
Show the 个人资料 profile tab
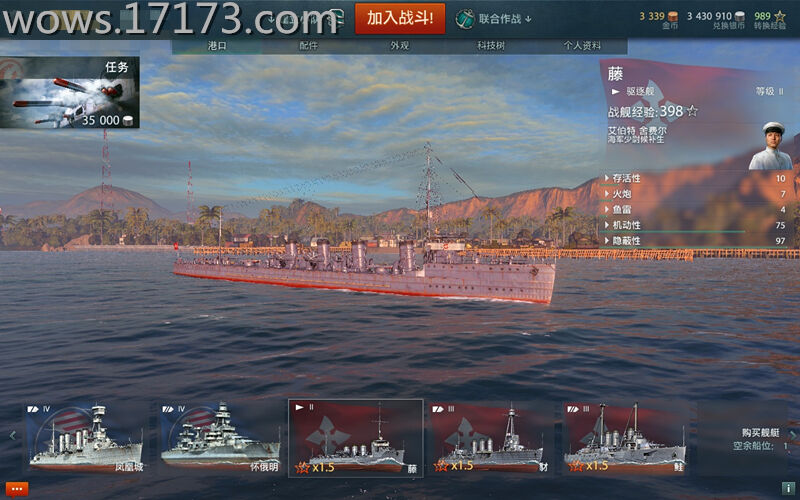click(x=582, y=45)
